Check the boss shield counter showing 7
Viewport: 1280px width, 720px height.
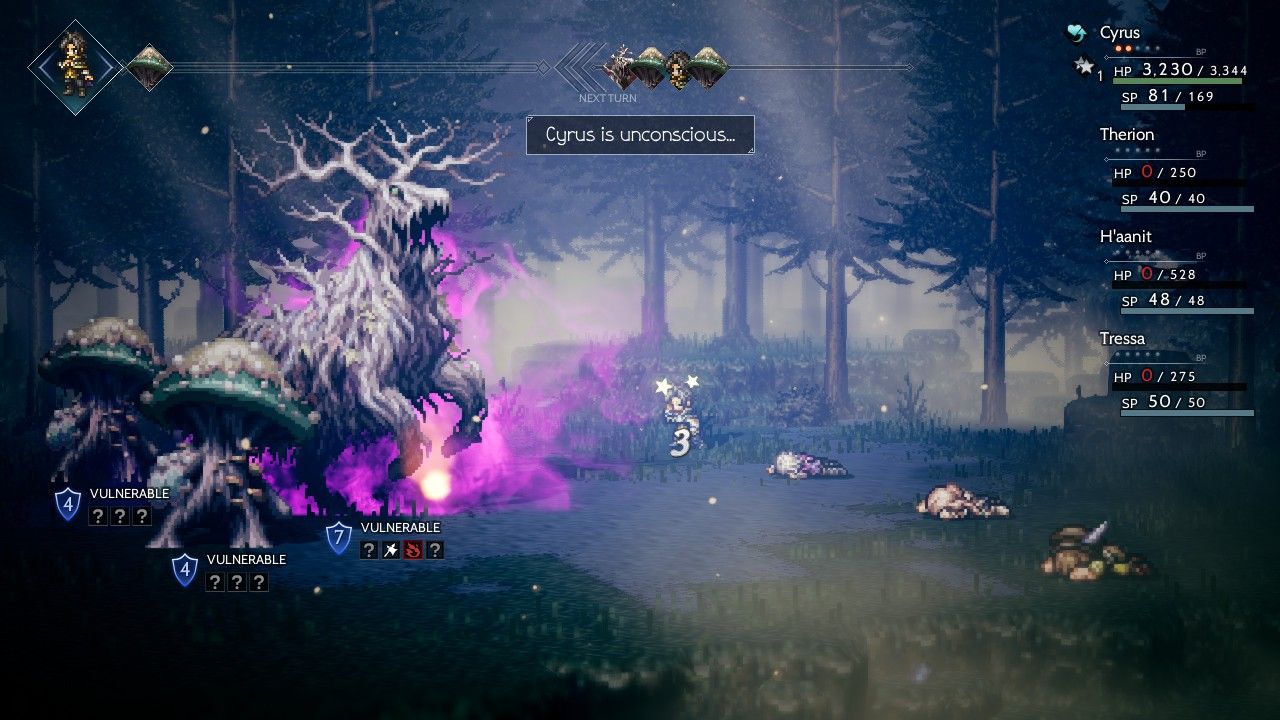click(339, 537)
